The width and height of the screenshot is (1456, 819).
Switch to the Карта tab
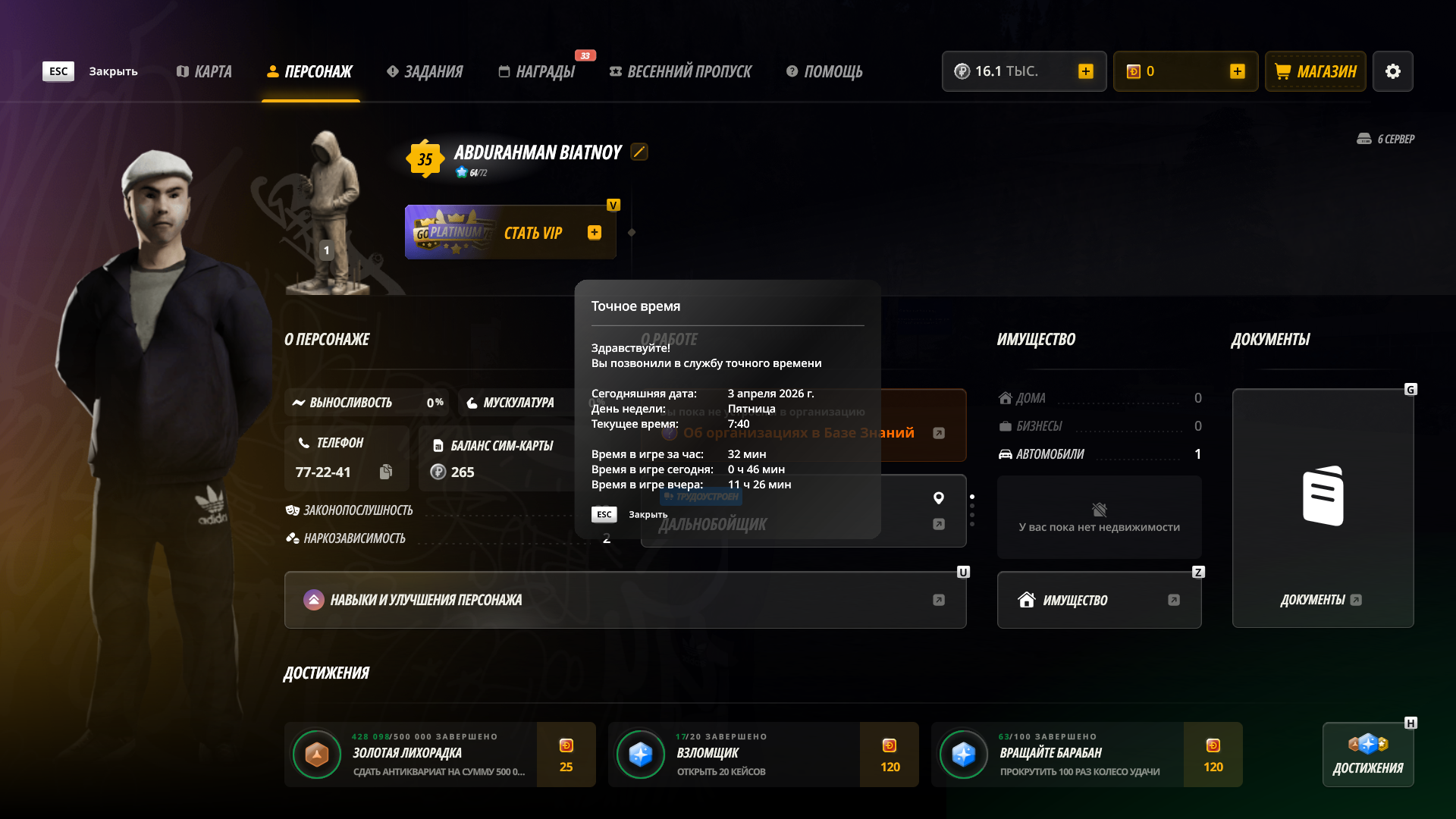point(204,71)
